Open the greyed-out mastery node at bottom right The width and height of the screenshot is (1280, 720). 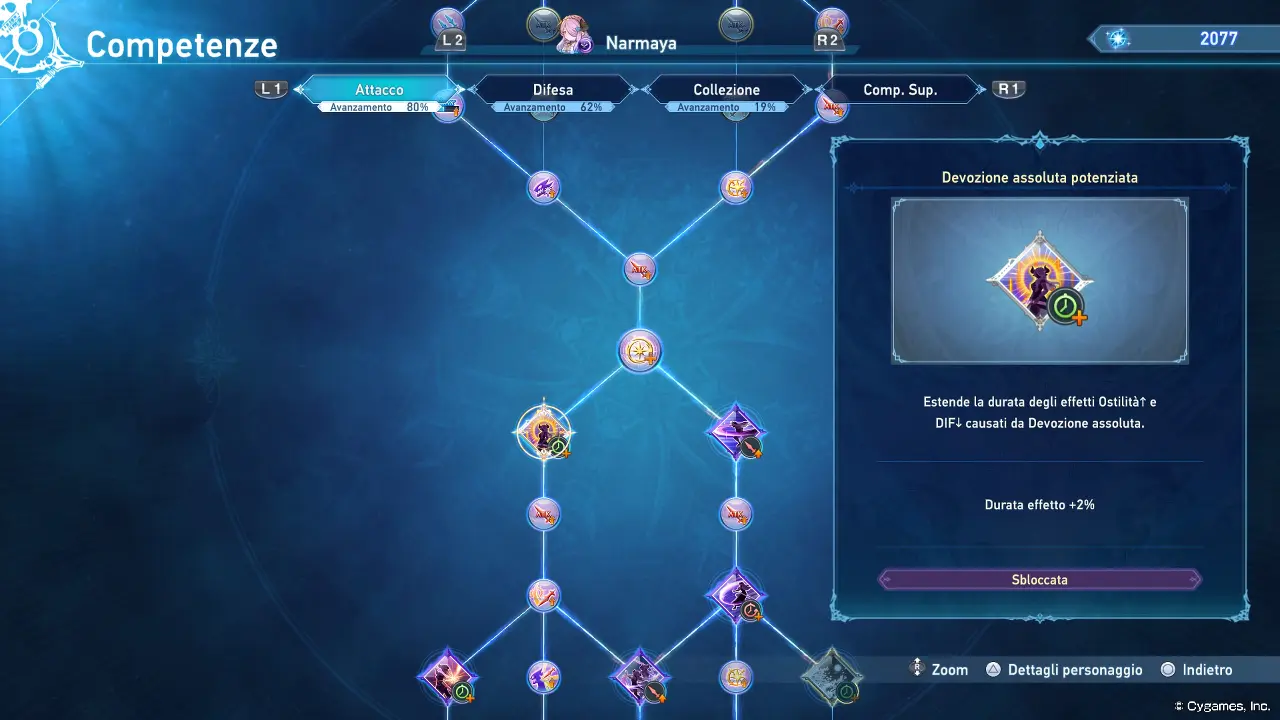click(x=831, y=677)
